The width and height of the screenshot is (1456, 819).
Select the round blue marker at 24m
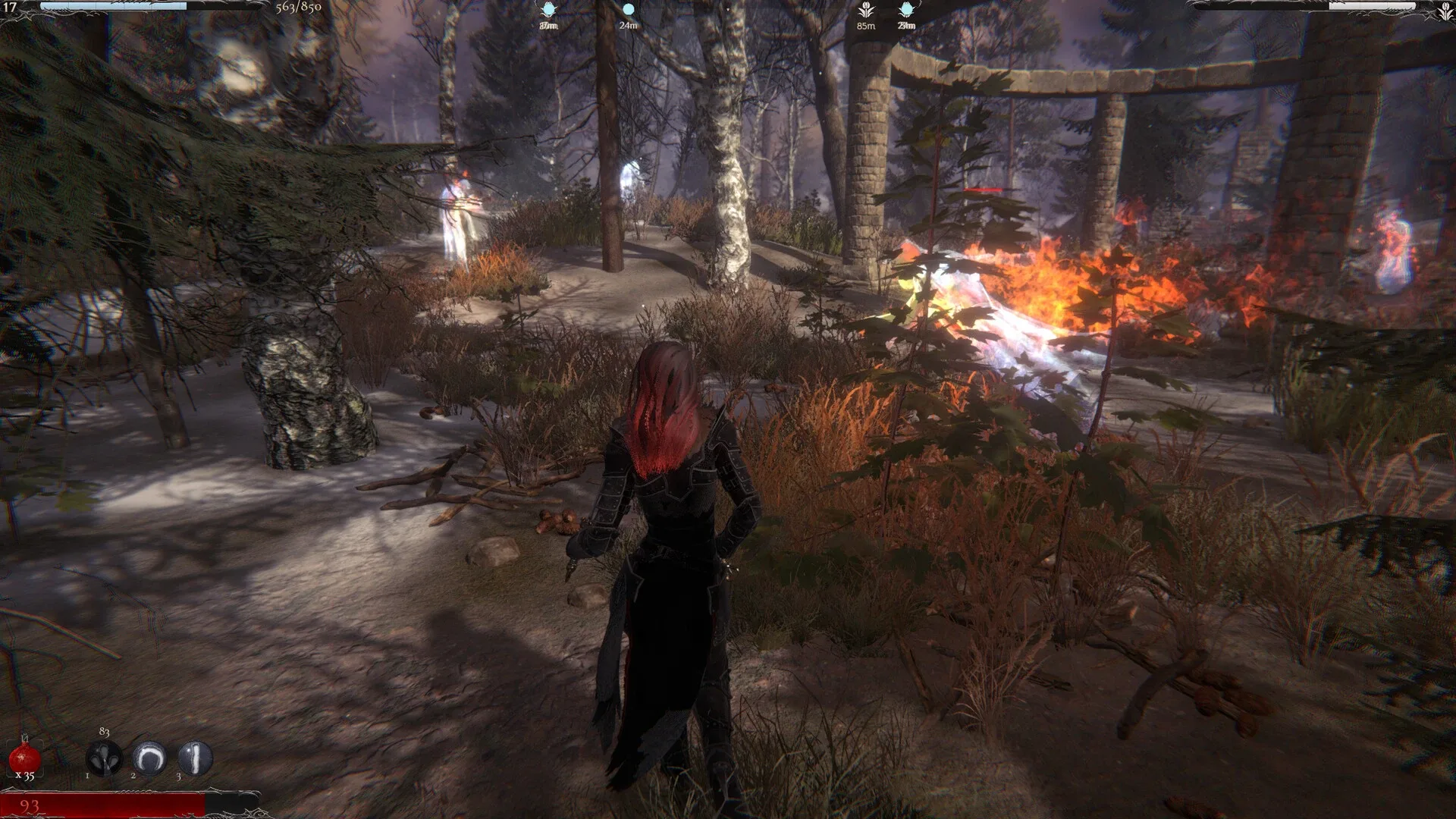point(628,11)
